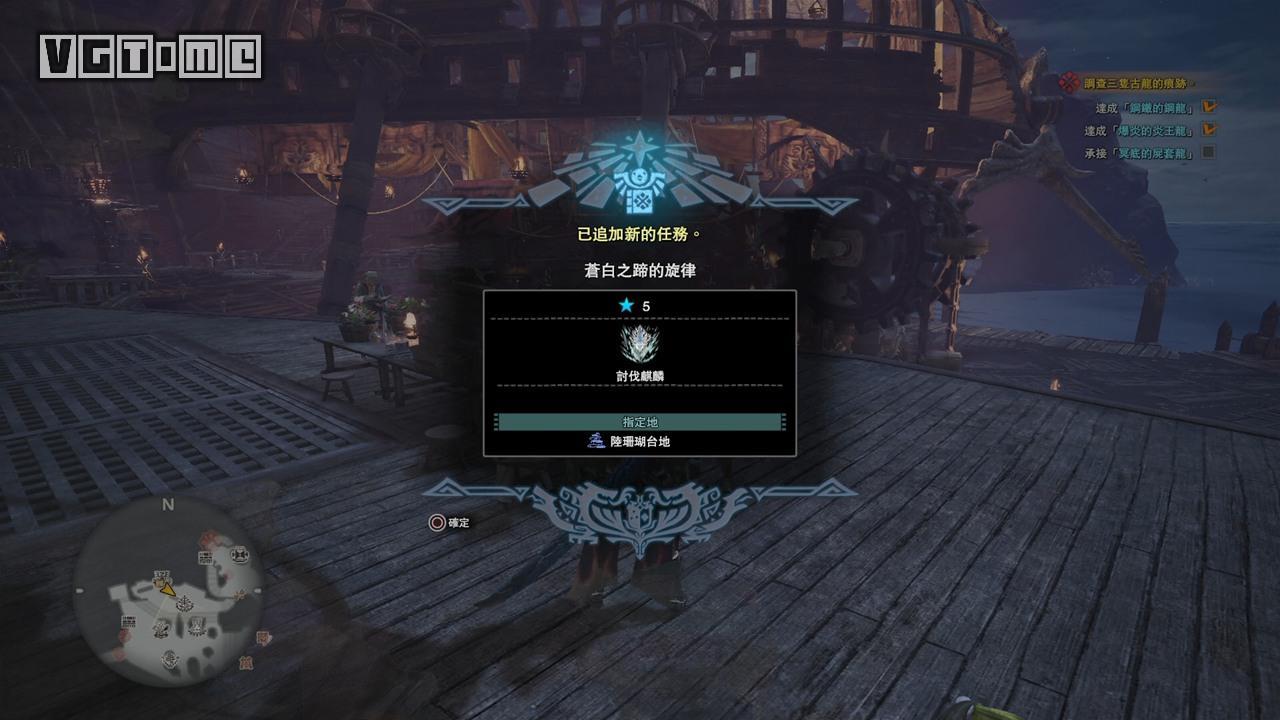
Task: Click the 確定 confirm prompt label
Action: (458, 523)
